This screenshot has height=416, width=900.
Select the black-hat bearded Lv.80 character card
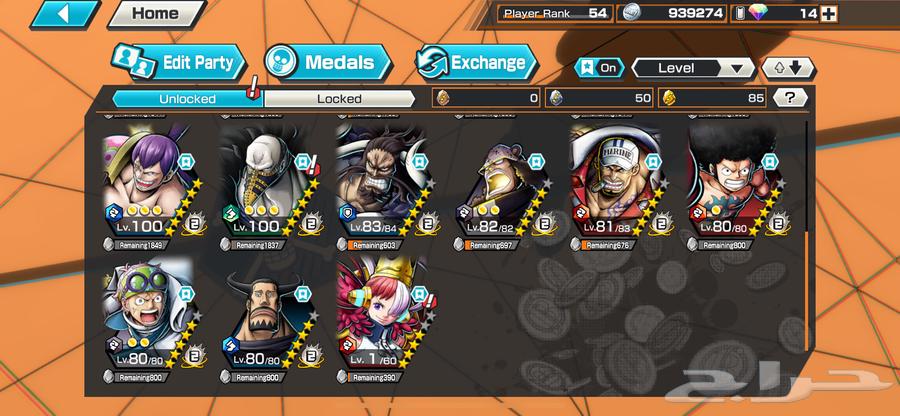pyautogui.click(x=263, y=320)
